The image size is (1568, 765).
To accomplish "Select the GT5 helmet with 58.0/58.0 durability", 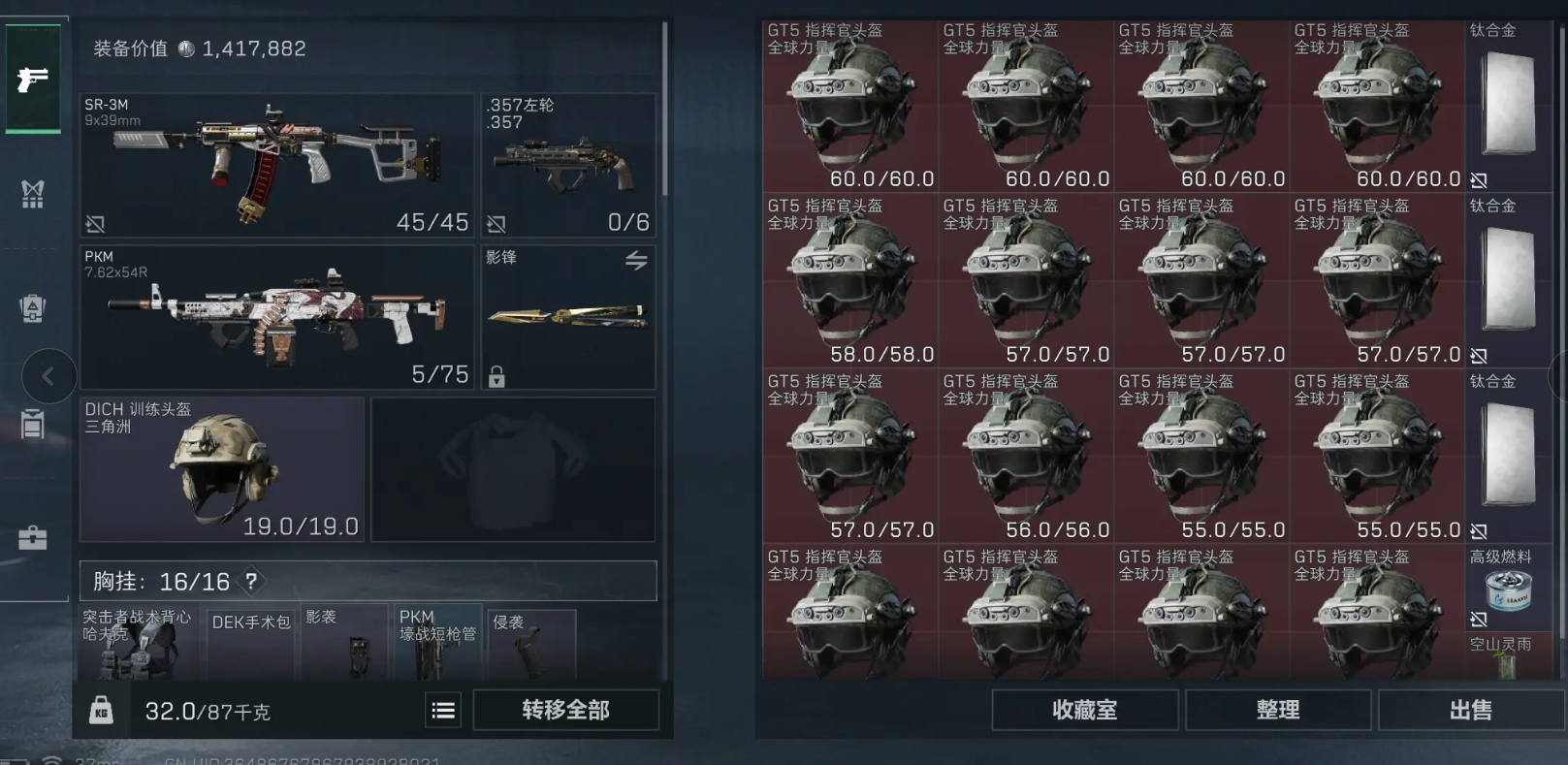I will click(850, 281).
